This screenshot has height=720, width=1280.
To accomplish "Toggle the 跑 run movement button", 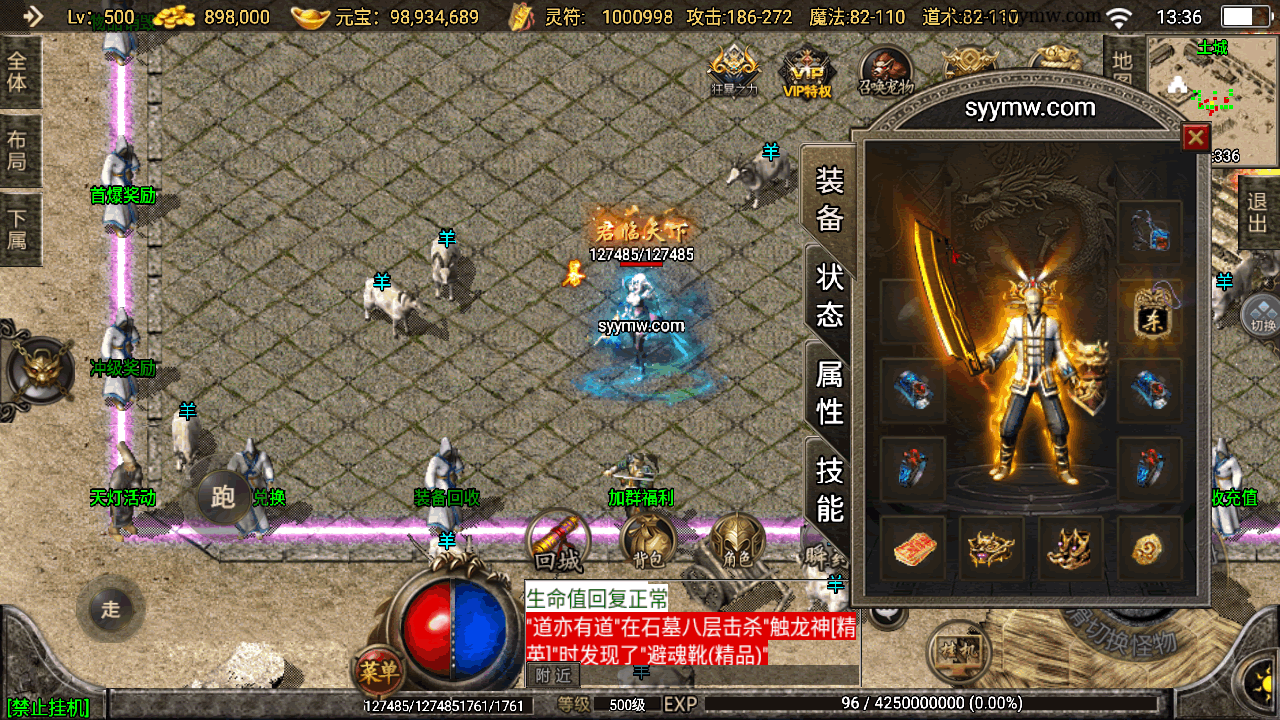I will point(223,496).
